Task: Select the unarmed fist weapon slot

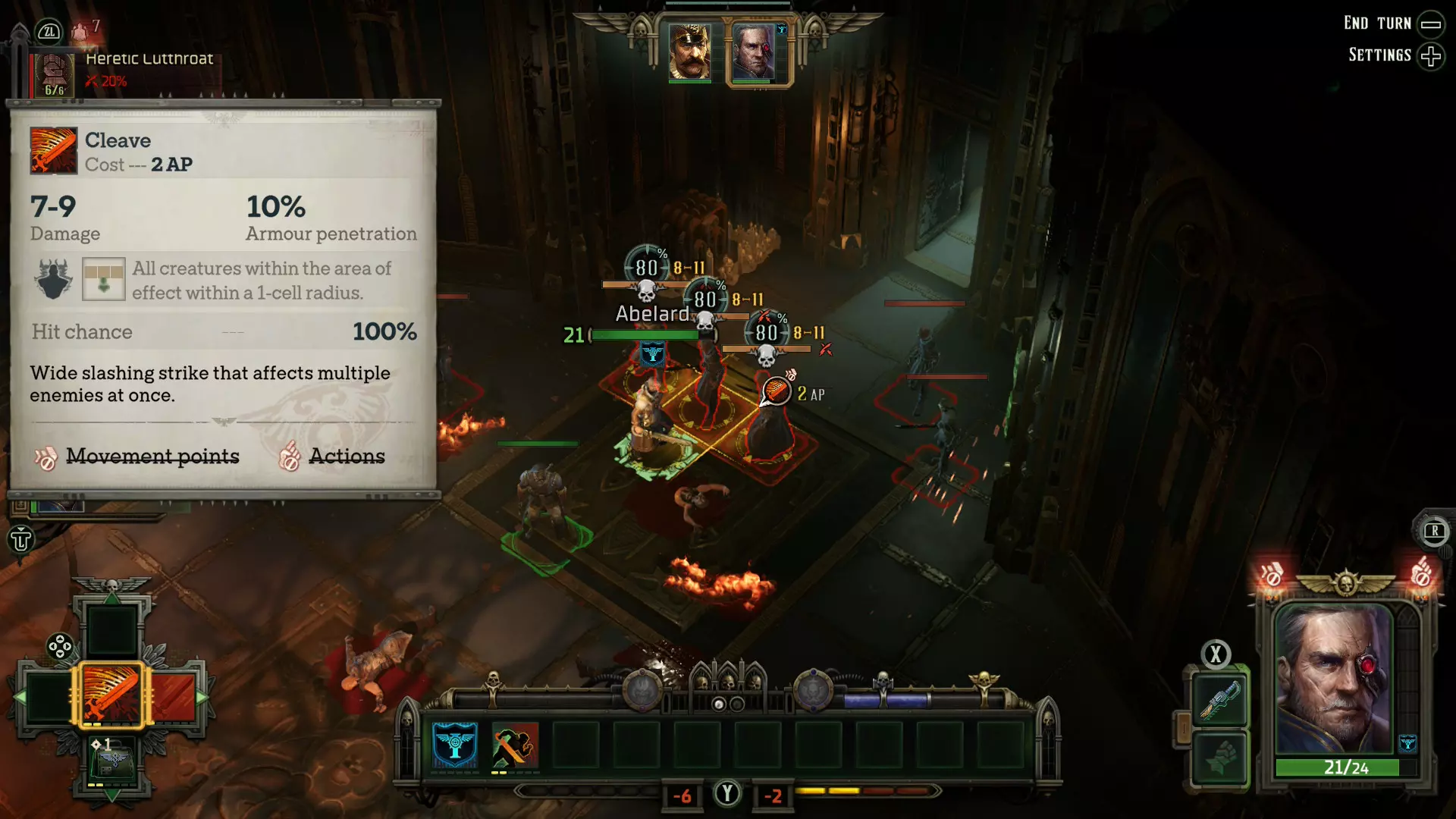Action: pyautogui.click(x=1219, y=757)
